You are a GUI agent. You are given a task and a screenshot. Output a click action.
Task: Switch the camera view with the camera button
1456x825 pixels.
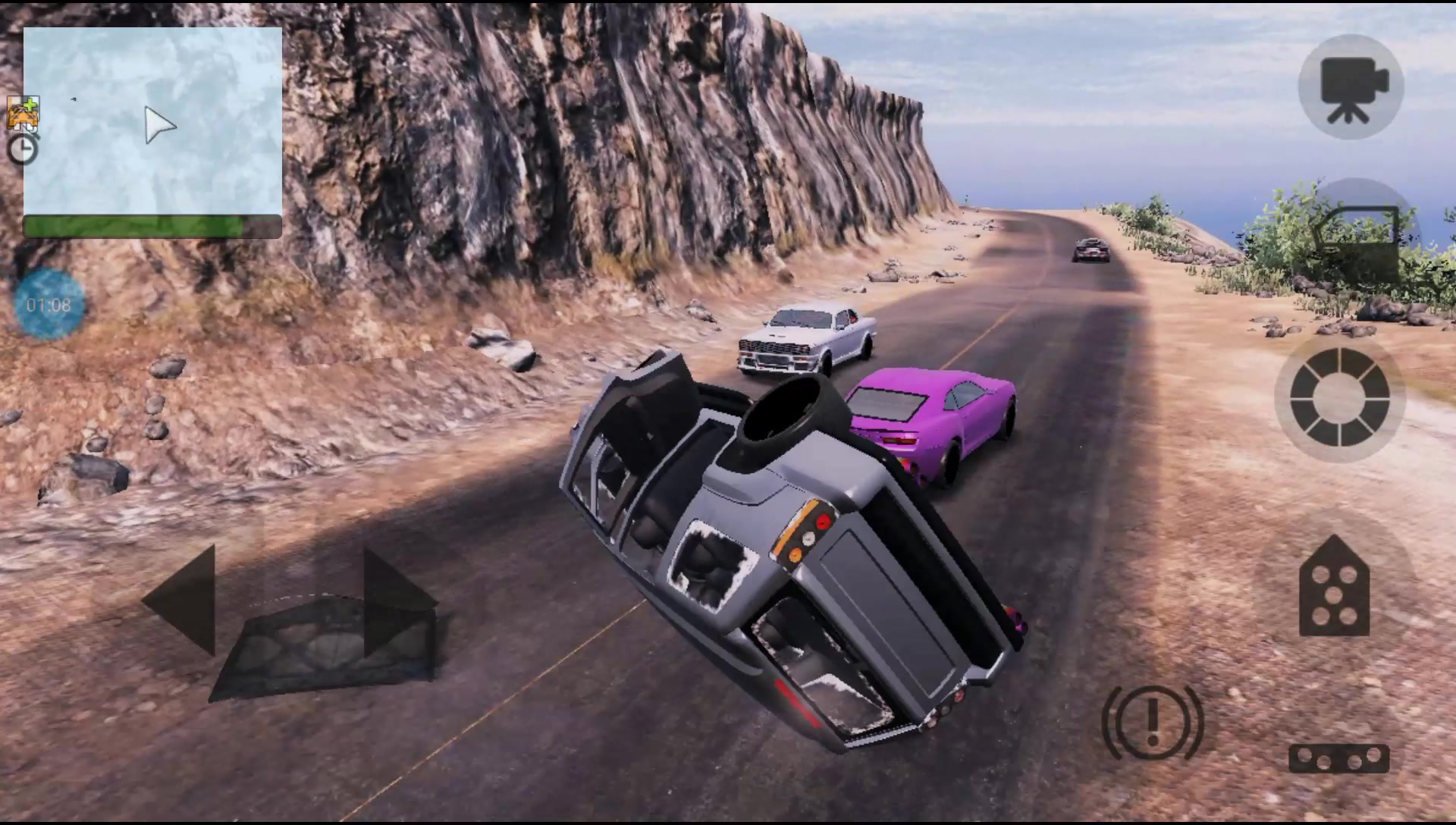(1351, 87)
